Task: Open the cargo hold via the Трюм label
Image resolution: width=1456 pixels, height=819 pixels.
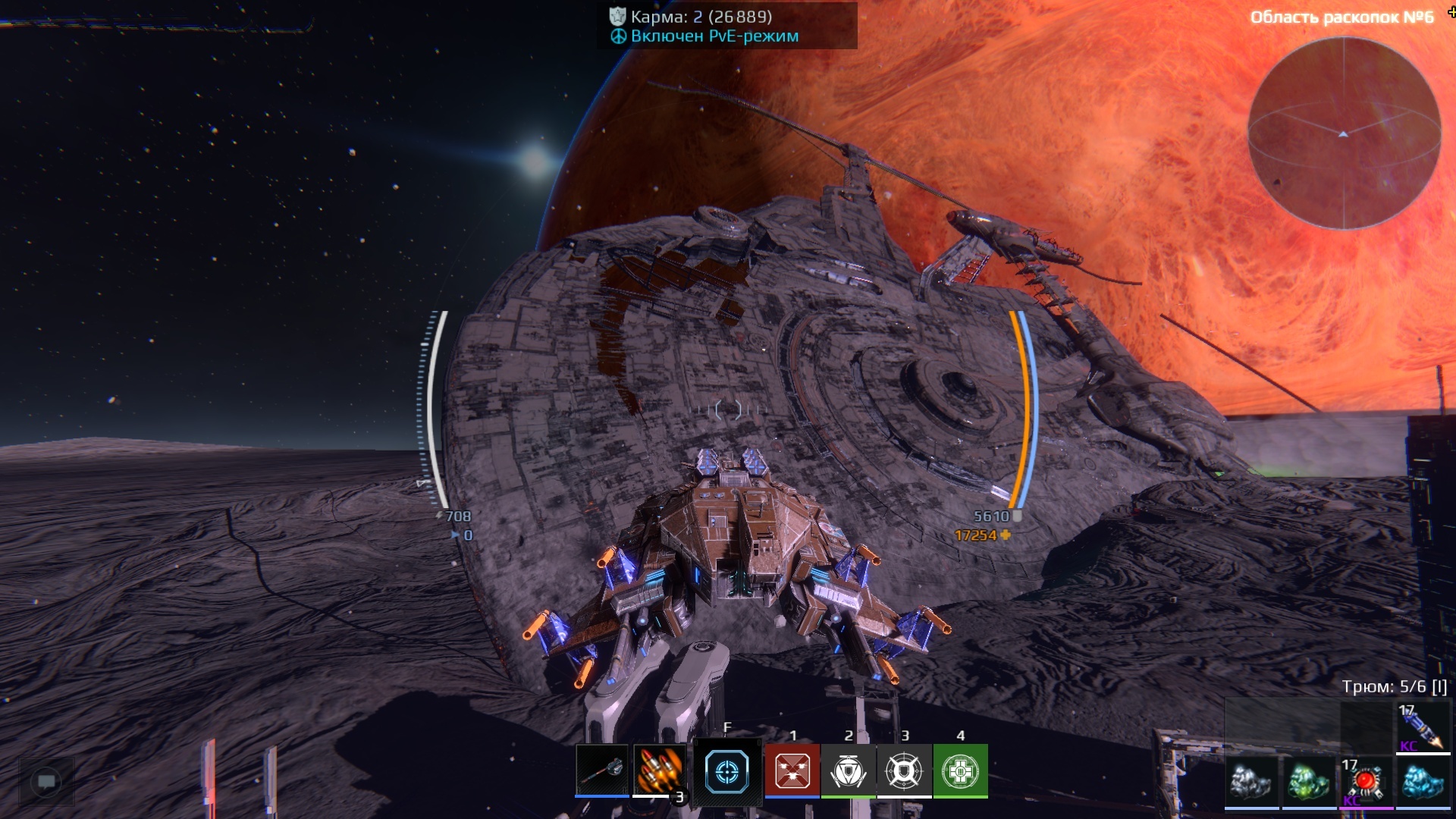Action: point(1394,686)
